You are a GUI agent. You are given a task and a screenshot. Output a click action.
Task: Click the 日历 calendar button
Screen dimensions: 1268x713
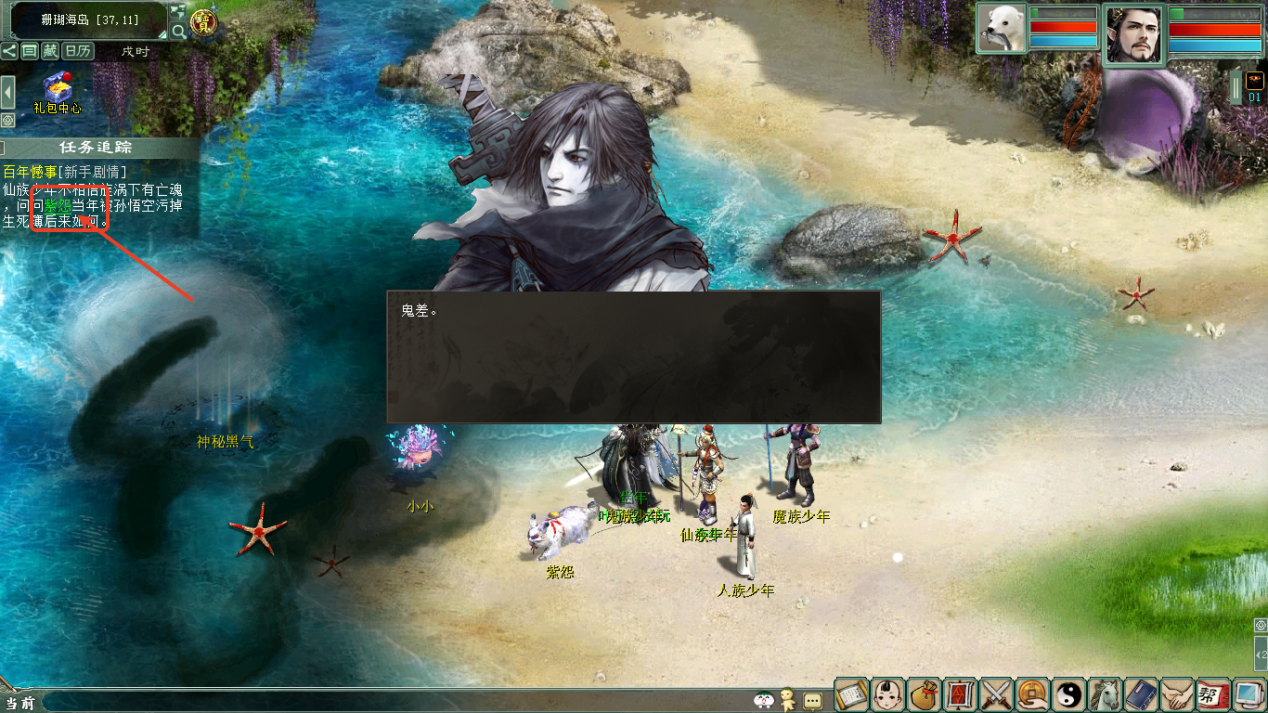(78, 51)
